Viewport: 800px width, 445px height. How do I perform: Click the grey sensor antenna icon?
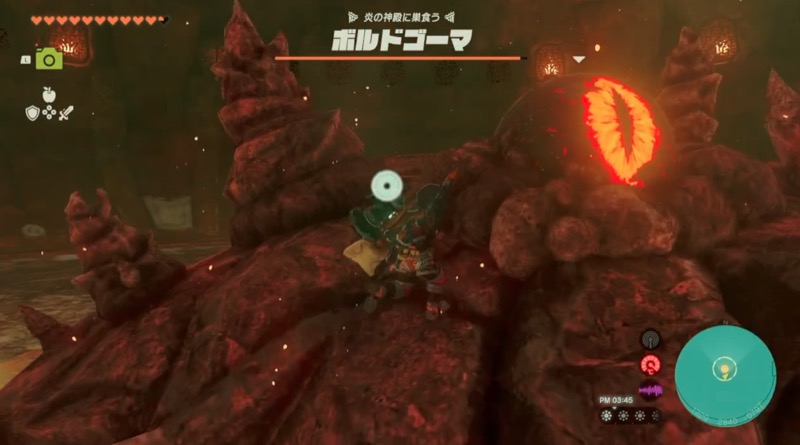click(651, 339)
